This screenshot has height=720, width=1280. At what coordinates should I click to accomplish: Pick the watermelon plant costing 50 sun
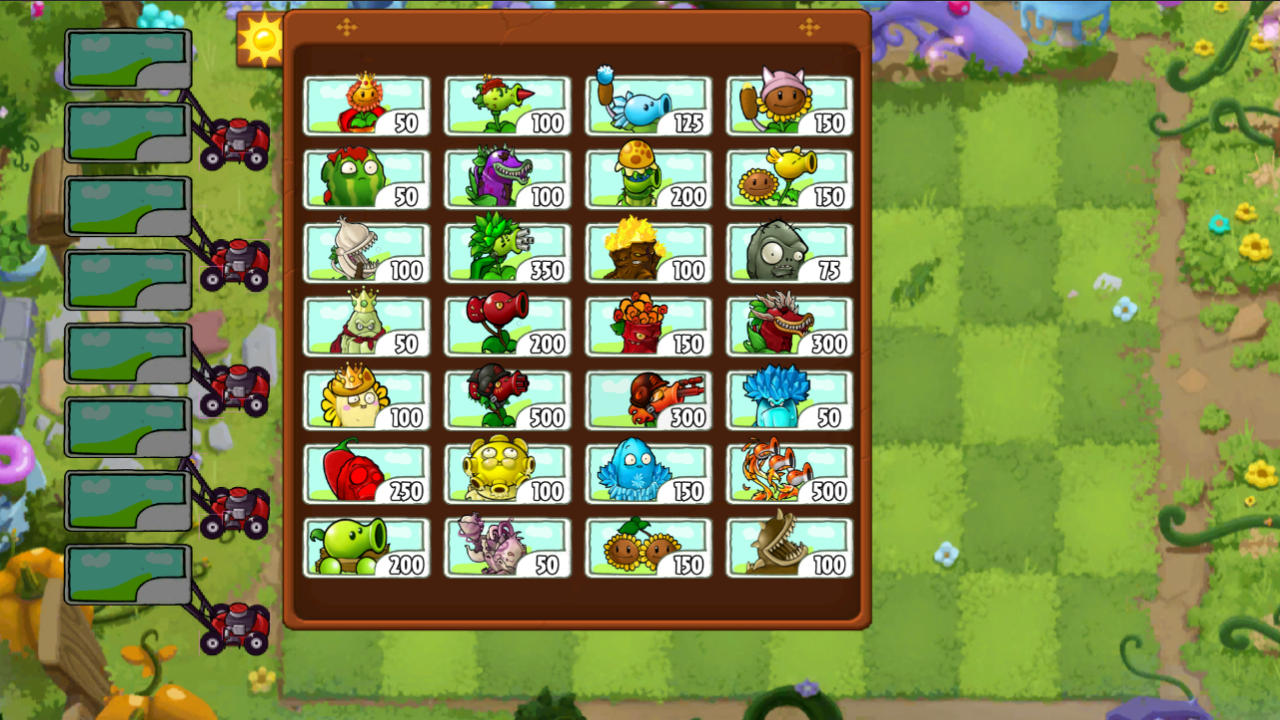click(367, 178)
